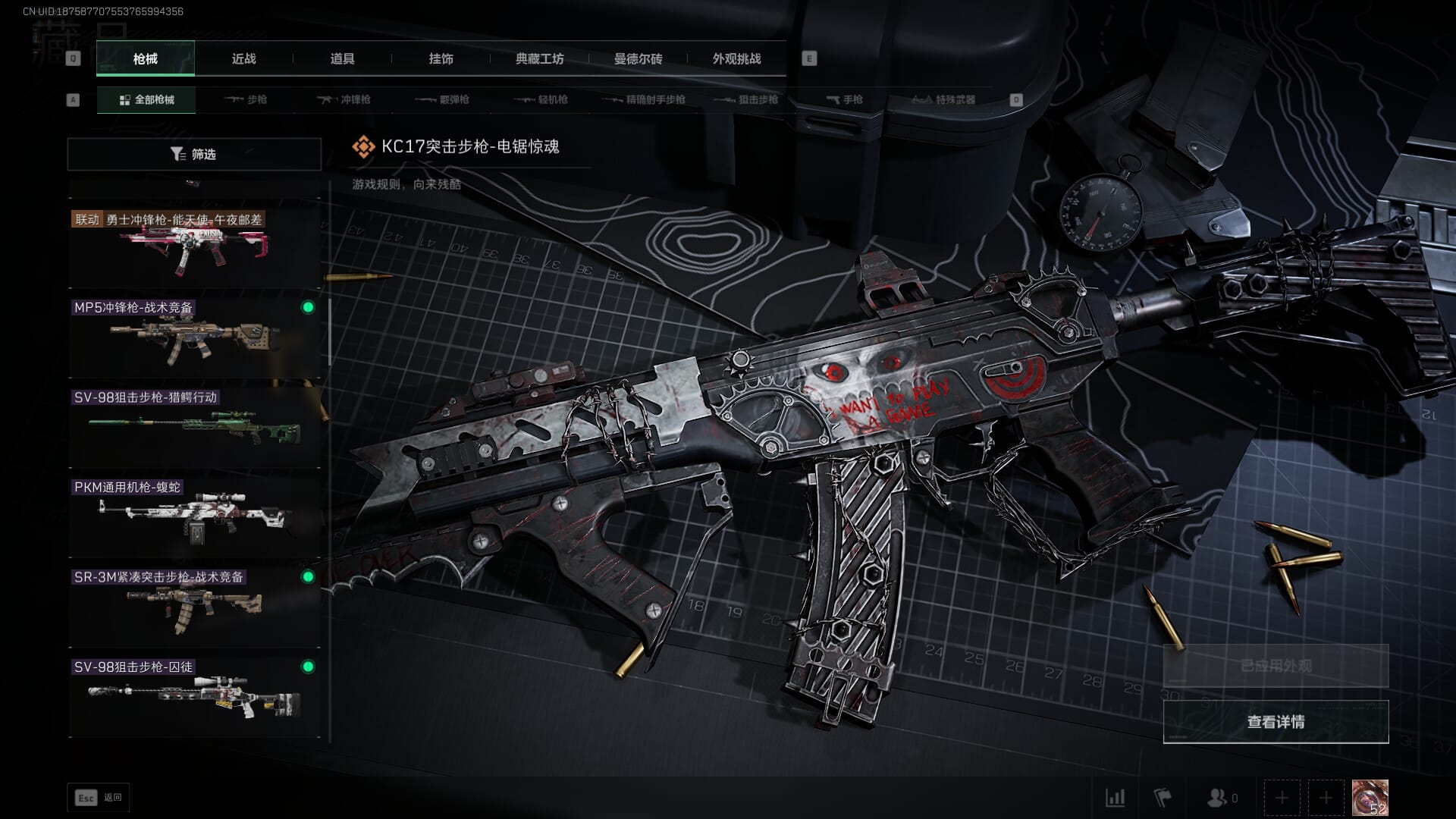Open the 外观挑战 challenges tab
Image resolution: width=1456 pixels, height=819 pixels.
pyautogui.click(x=736, y=59)
